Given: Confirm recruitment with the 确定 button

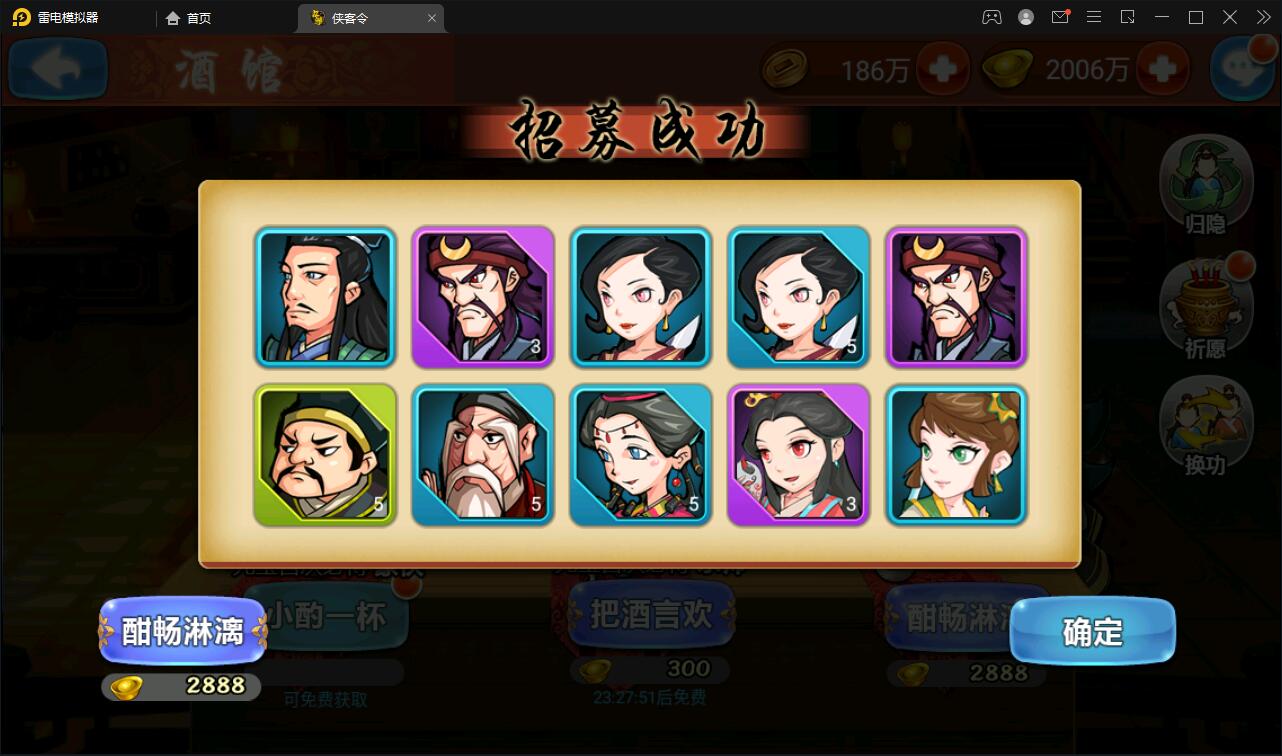Looking at the screenshot, I should click(x=1092, y=631).
